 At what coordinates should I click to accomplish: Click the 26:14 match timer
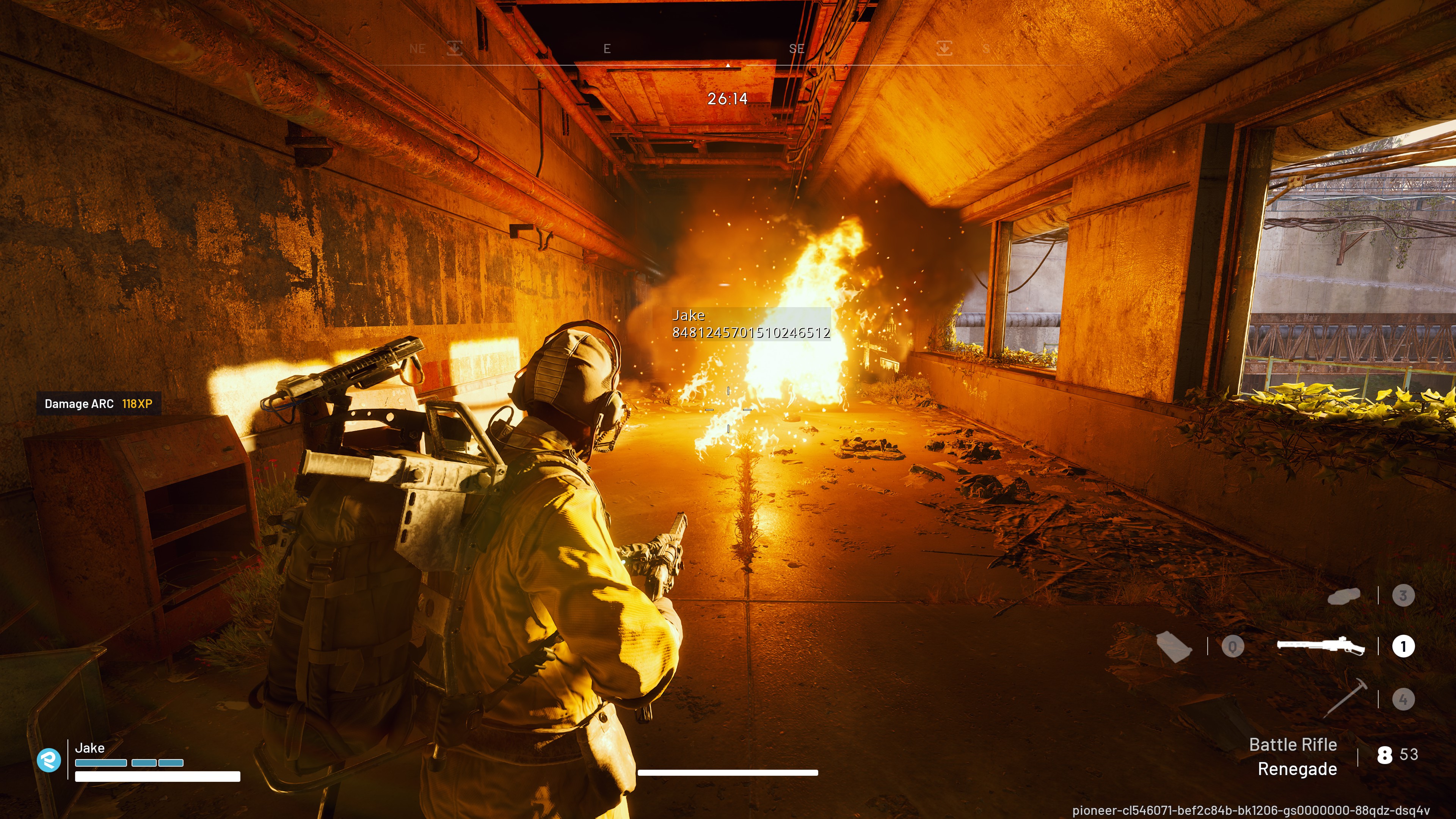[728, 98]
